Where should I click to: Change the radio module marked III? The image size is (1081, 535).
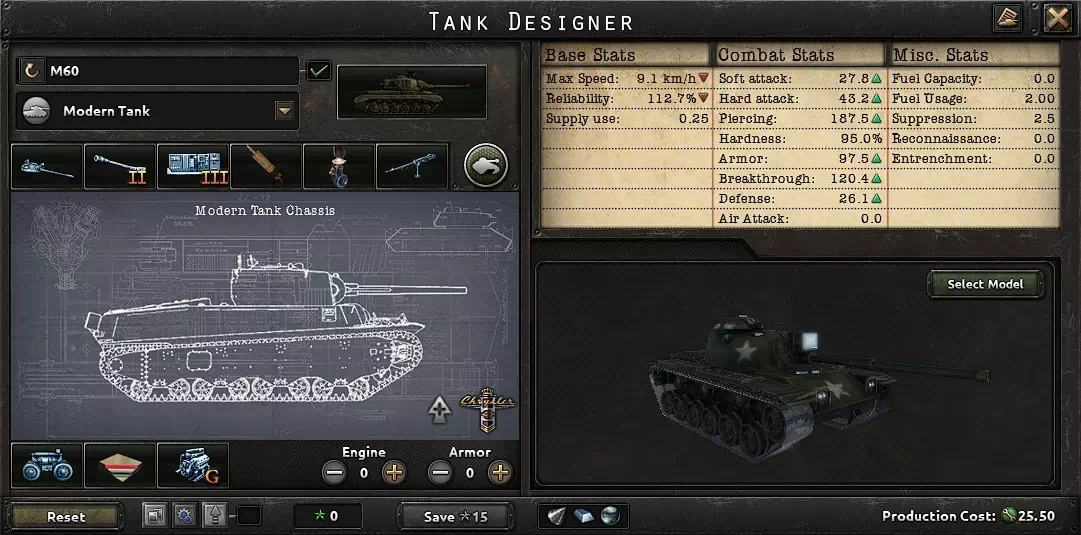point(193,167)
